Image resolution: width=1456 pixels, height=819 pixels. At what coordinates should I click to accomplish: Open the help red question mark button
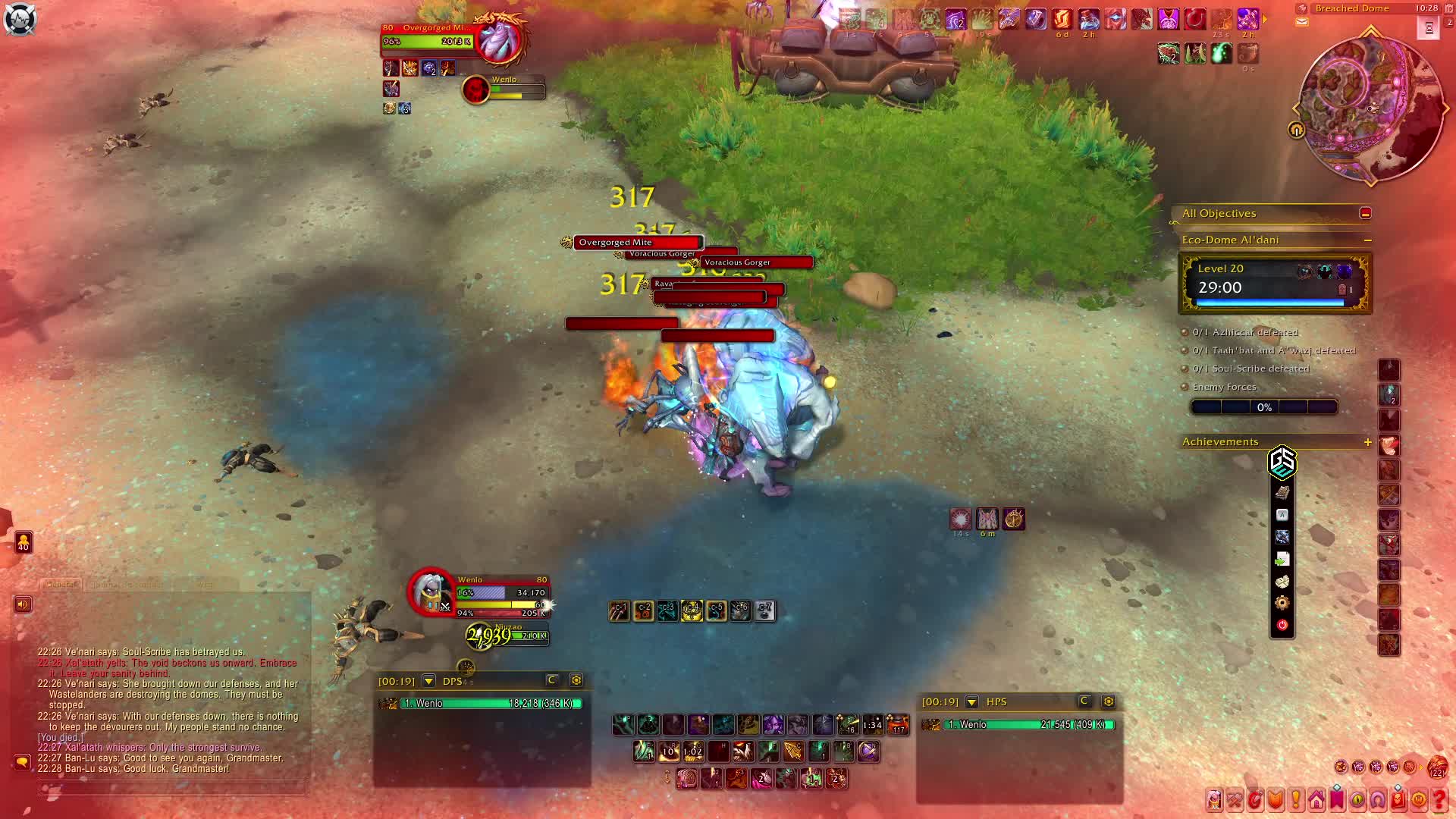pos(1439,800)
